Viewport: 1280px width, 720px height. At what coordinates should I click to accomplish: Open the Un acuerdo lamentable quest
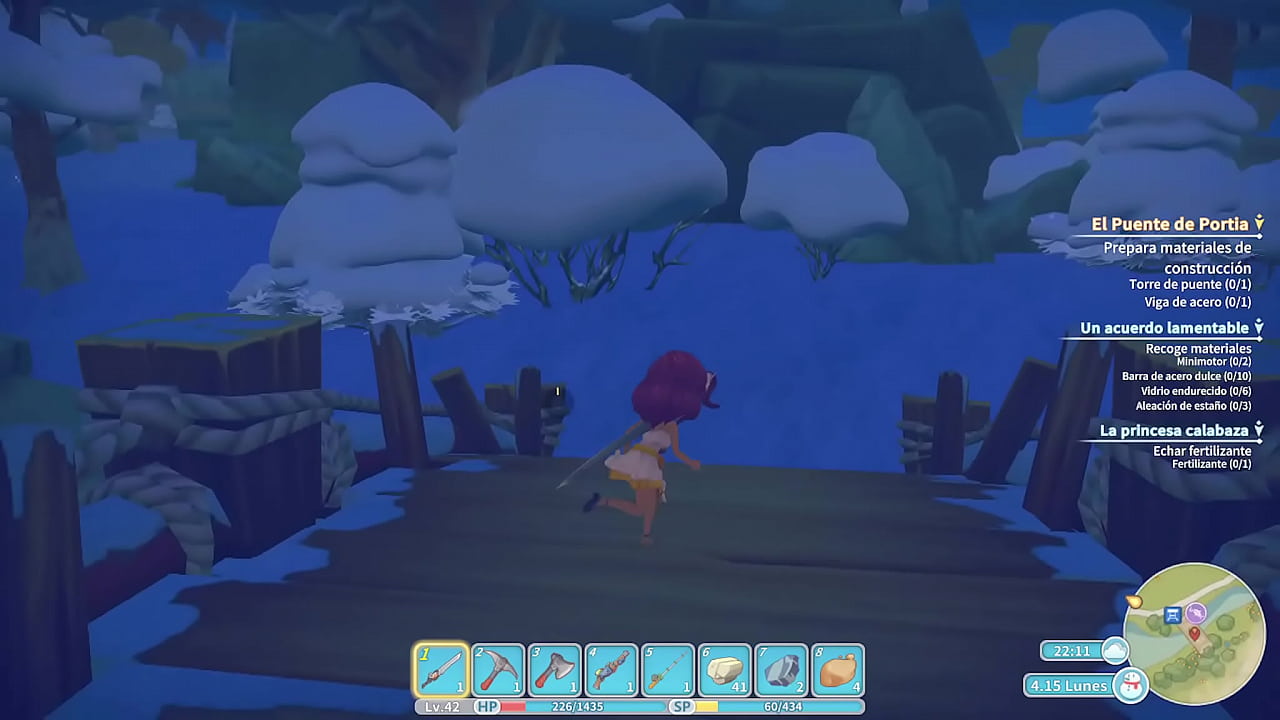pyautogui.click(x=1164, y=328)
